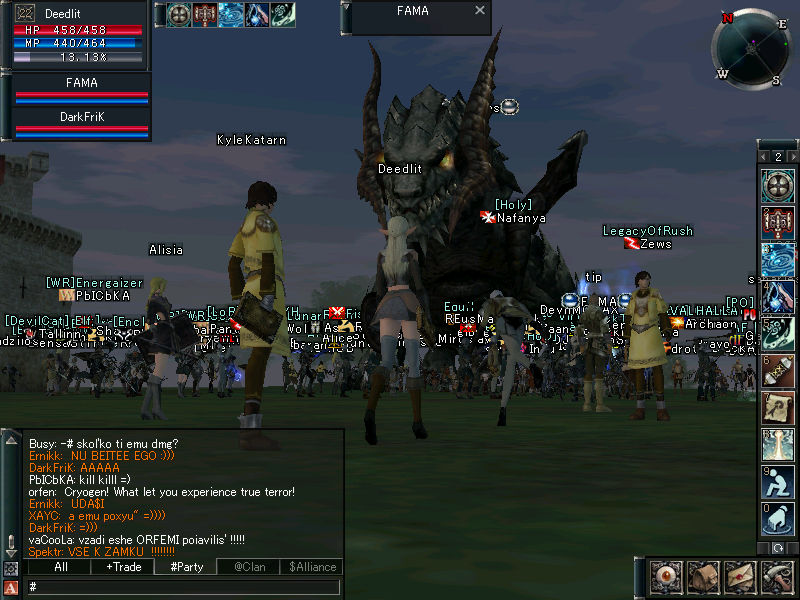Open the eye orb menu button
The height and width of the screenshot is (600, 800).
pyautogui.click(x=665, y=578)
